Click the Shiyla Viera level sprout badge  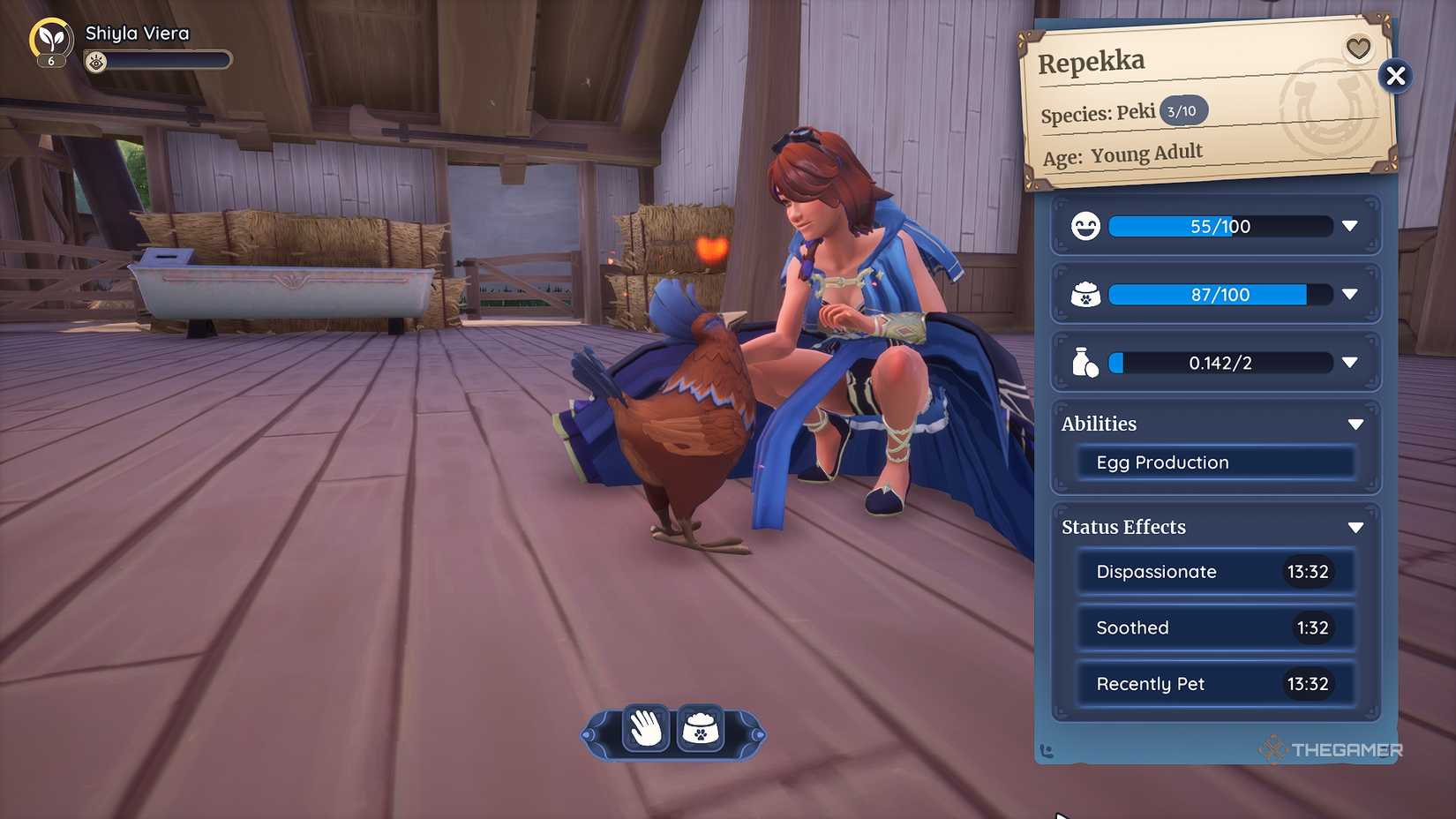click(x=51, y=41)
